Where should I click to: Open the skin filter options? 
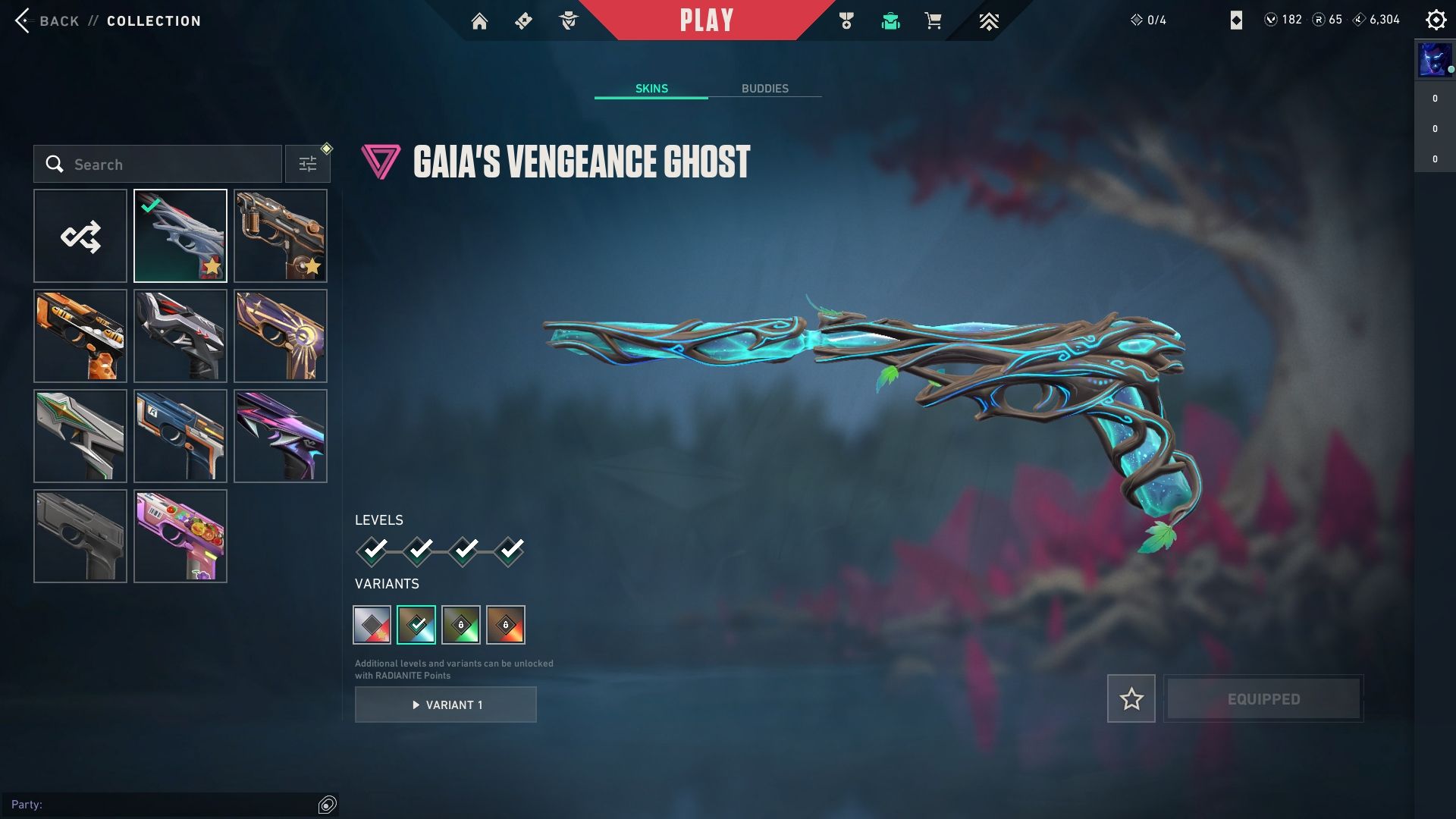(x=308, y=165)
